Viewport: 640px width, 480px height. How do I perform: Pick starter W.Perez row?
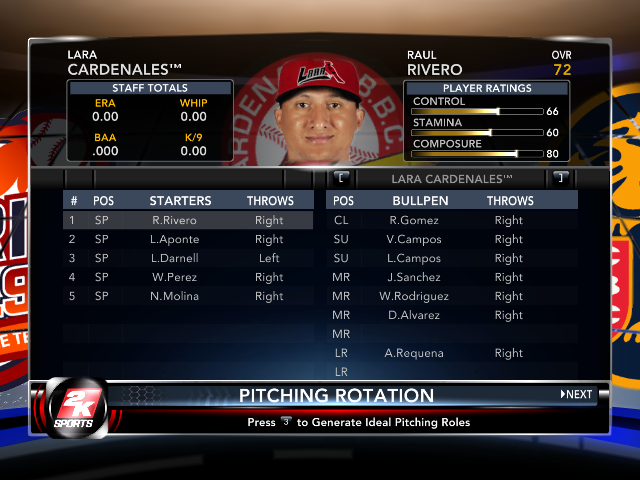[188, 277]
